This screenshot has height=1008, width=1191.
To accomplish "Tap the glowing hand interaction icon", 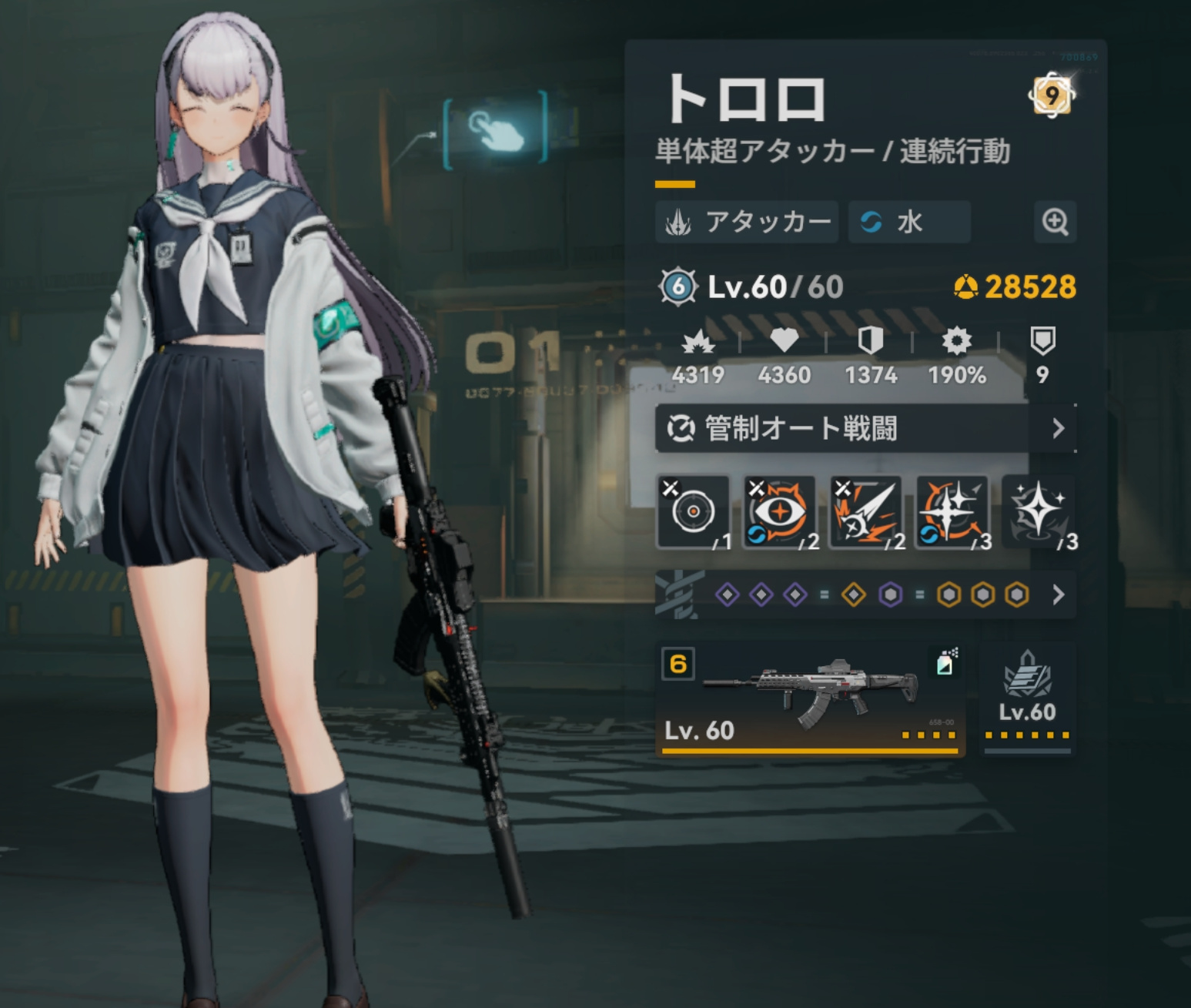I will (x=495, y=128).
